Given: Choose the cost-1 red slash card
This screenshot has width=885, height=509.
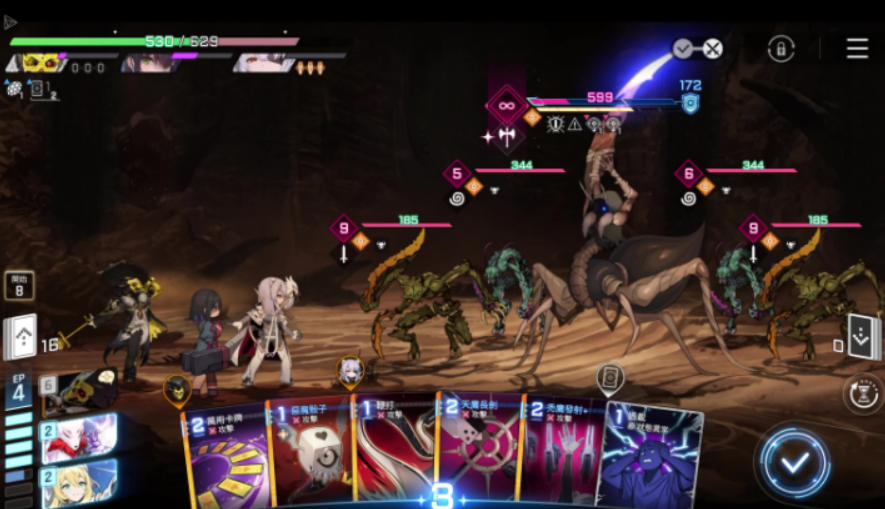Looking at the screenshot, I should click(393, 452).
